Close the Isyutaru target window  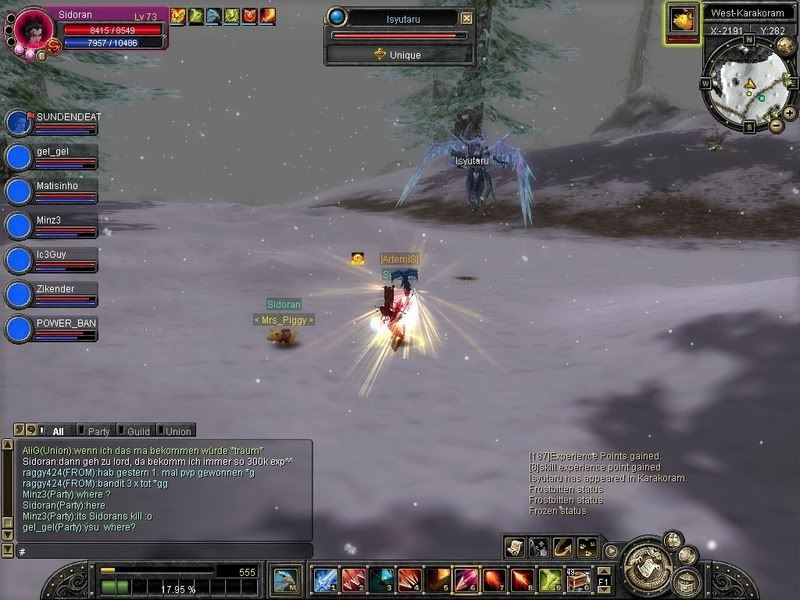click(466, 17)
